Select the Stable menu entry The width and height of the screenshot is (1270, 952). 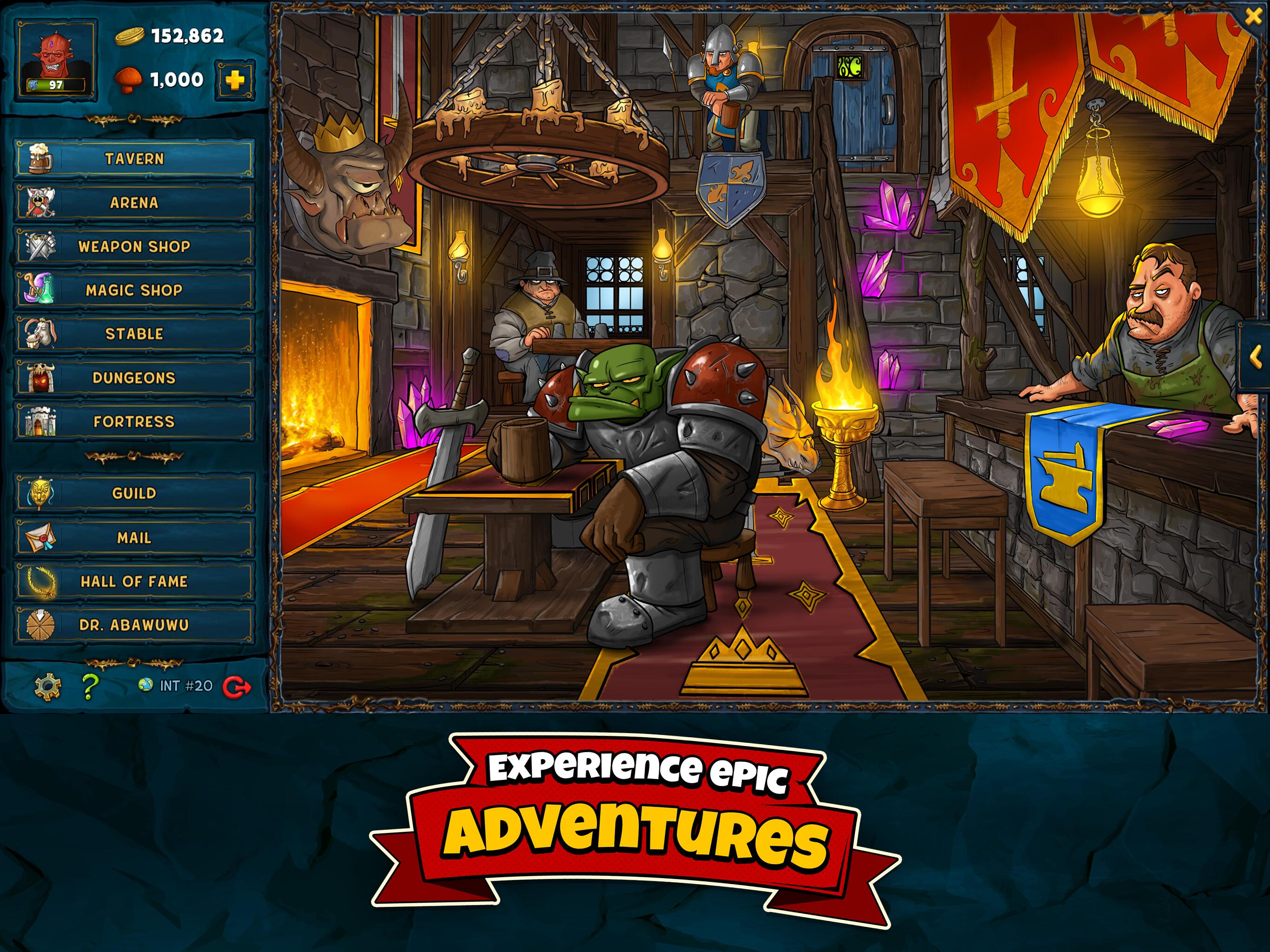pos(134,334)
